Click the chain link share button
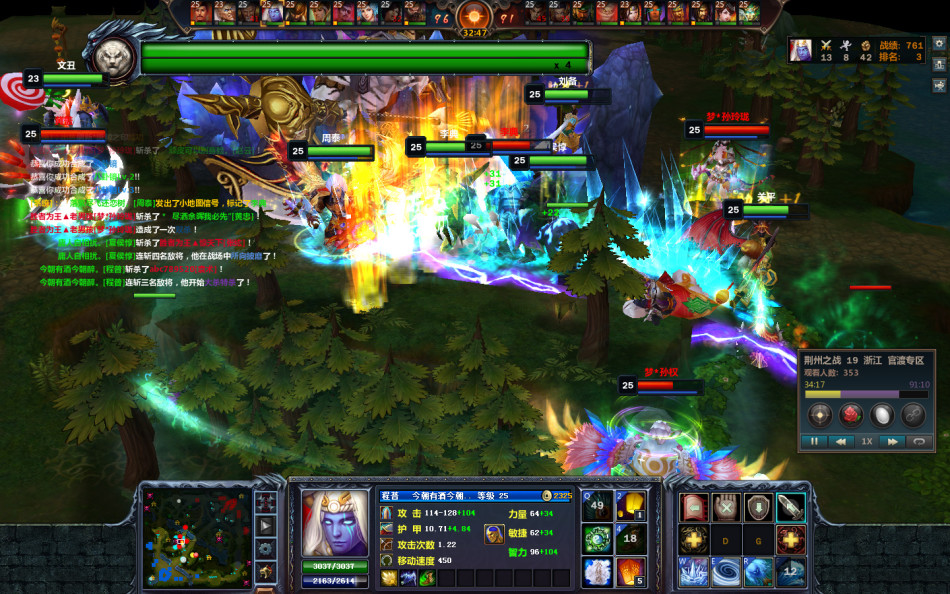 (x=912, y=414)
